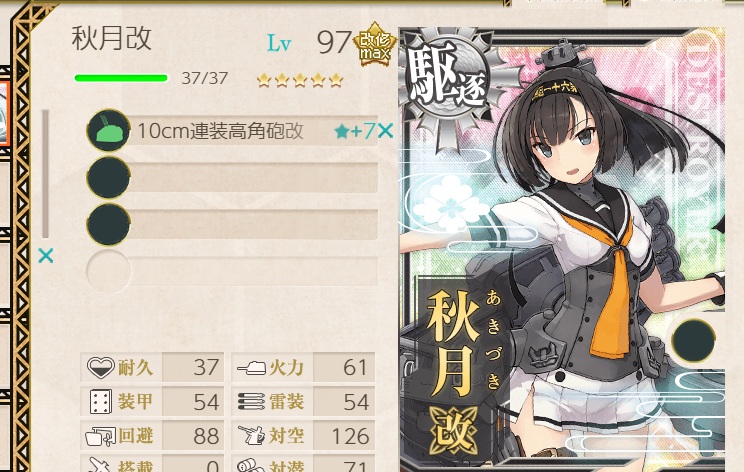Click the teal X below the left scrollbar

(45, 256)
